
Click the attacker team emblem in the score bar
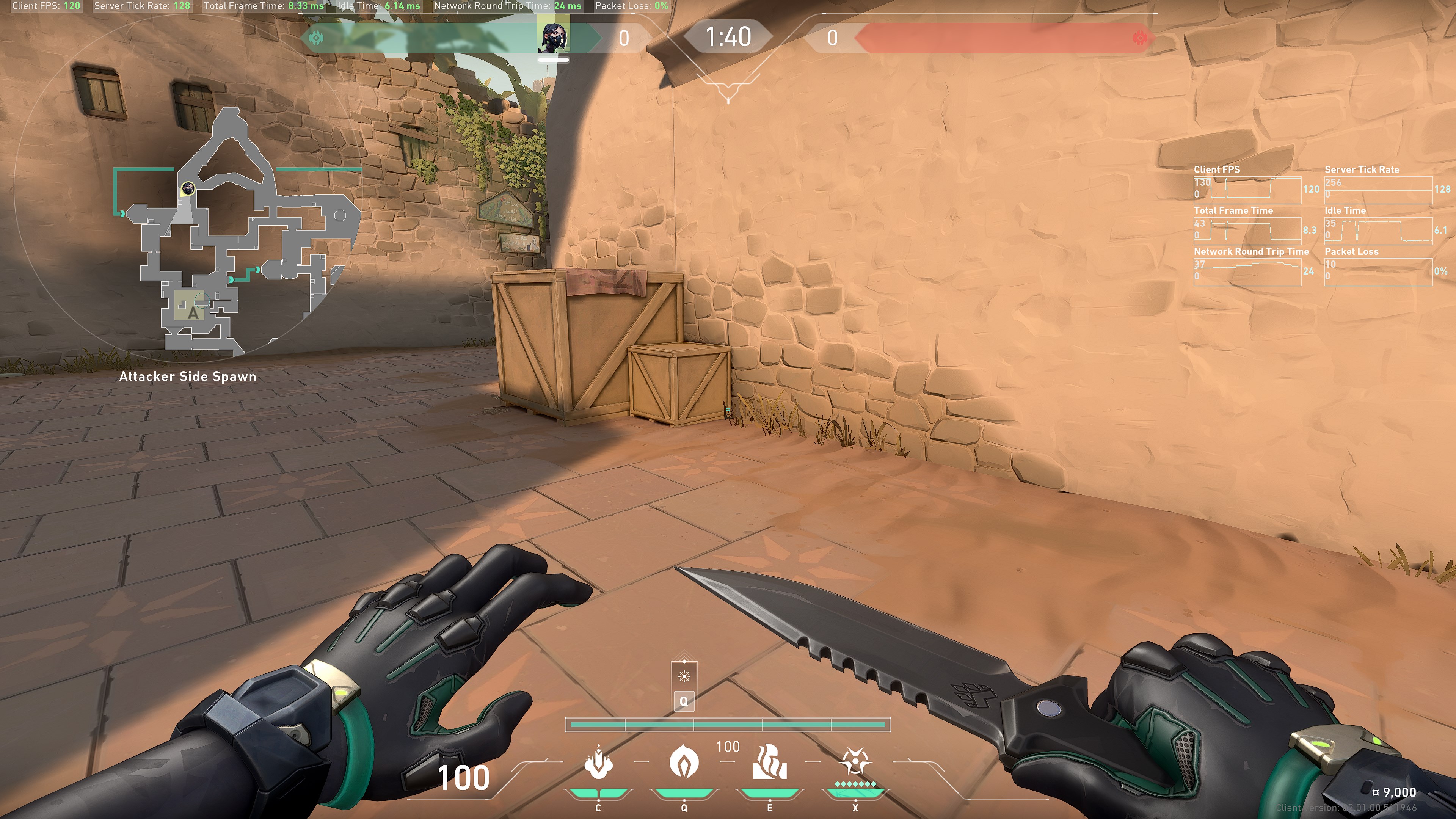coord(317,38)
